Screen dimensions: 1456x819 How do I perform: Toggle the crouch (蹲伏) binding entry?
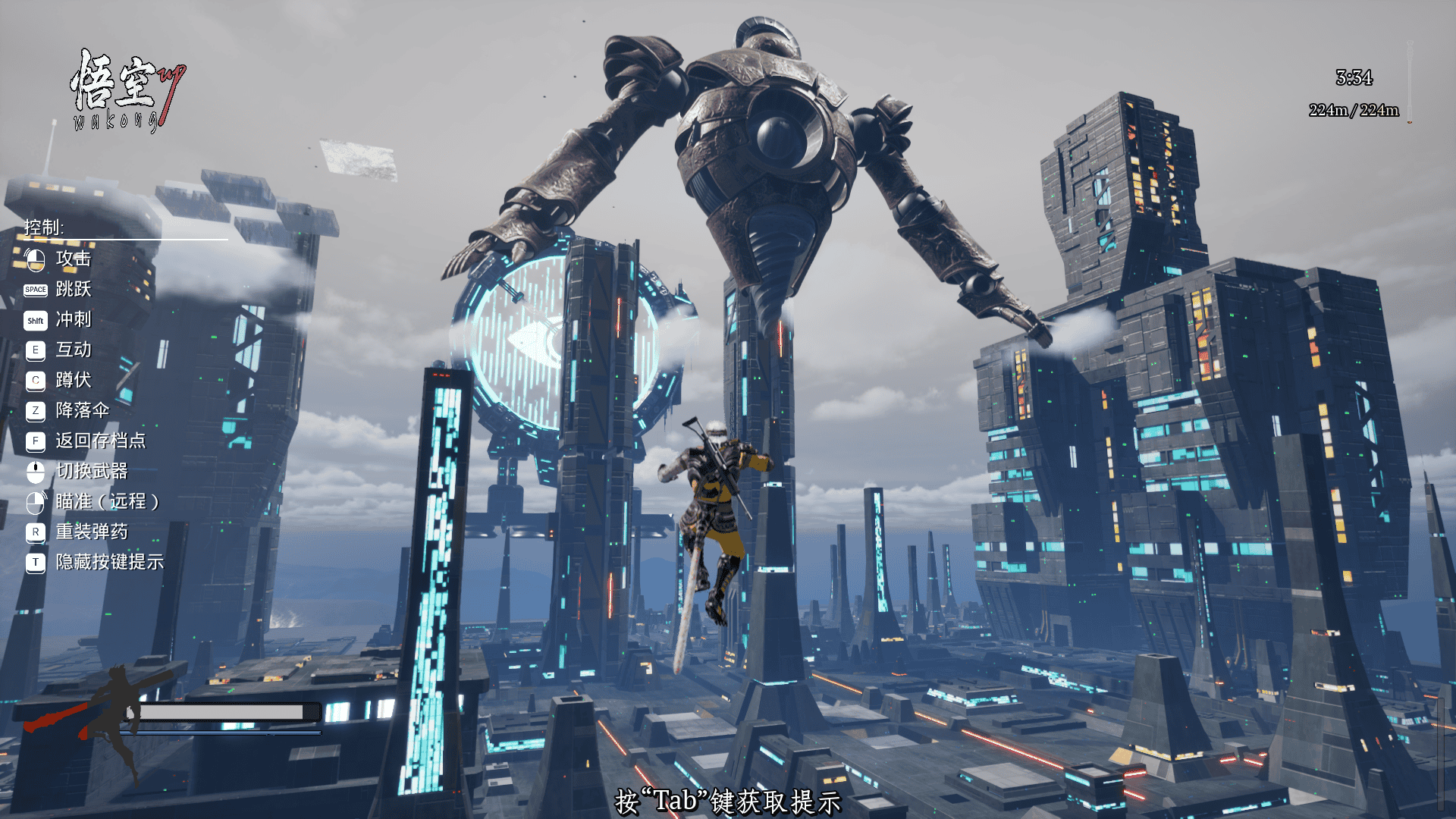[74, 380]
